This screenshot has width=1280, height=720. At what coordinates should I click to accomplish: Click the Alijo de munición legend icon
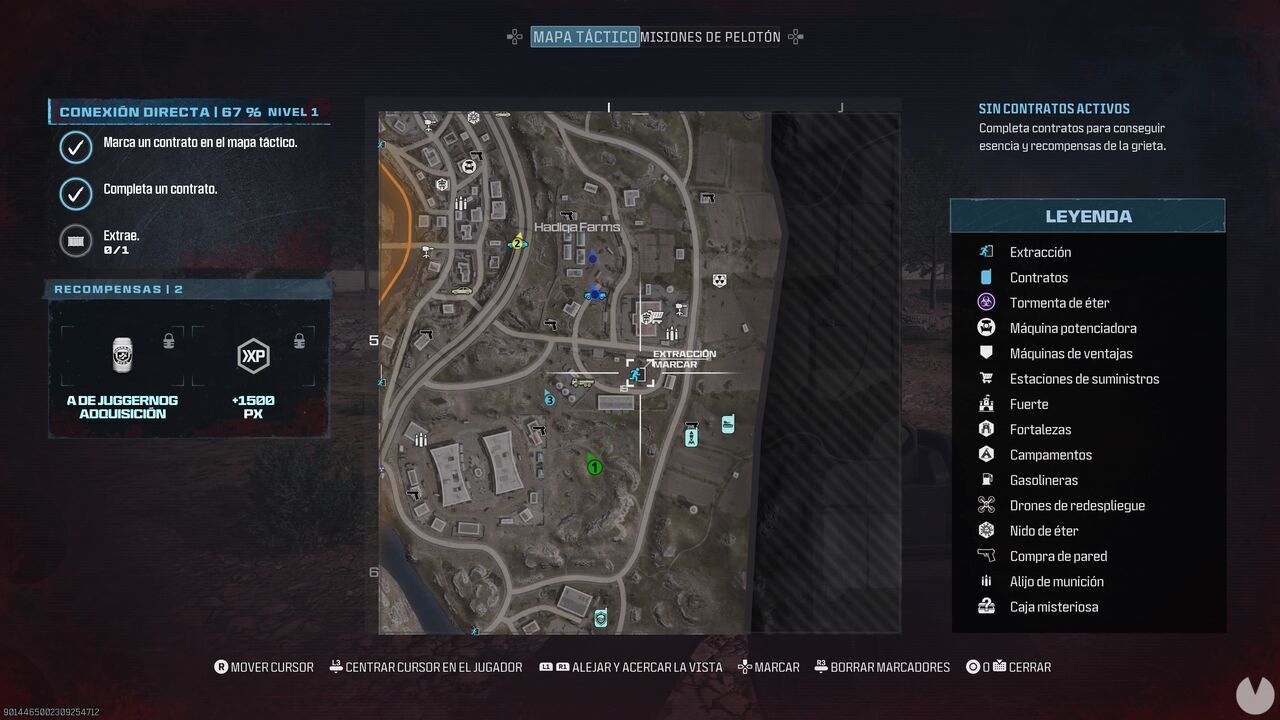pyautogui.click(x=985, y=581)
